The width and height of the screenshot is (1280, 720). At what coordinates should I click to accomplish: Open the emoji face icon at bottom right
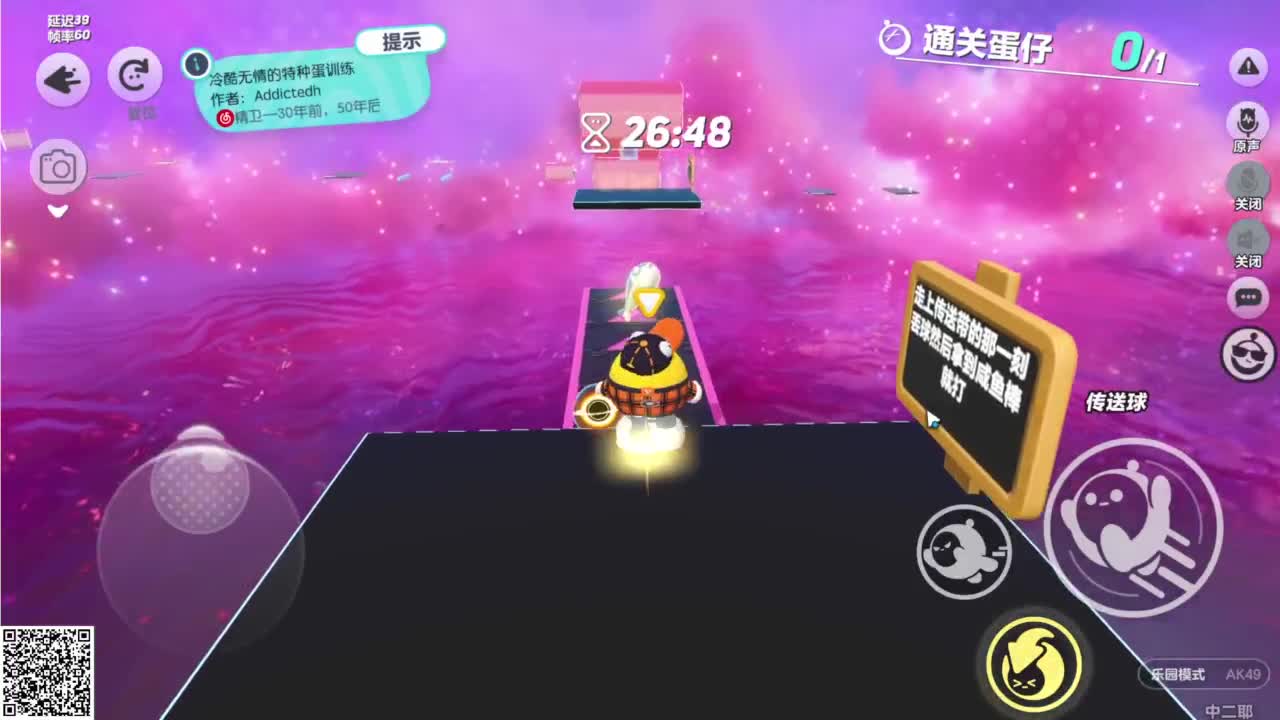[x=1247, y=355]
